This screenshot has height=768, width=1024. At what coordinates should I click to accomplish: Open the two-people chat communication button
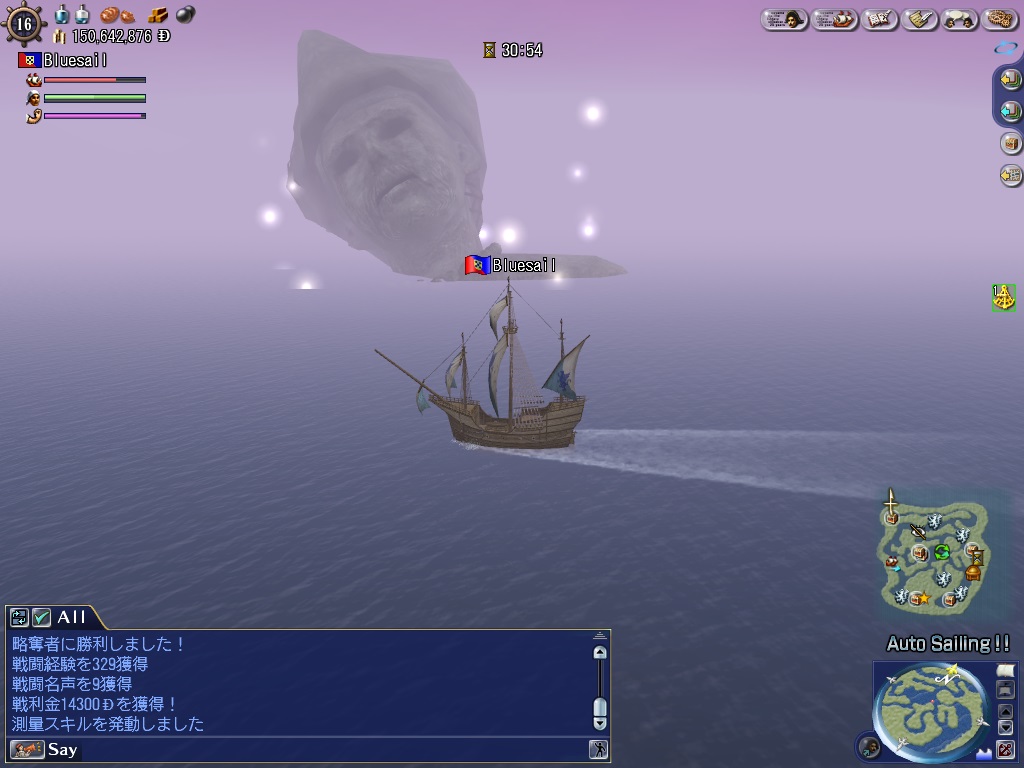tap(960, 19)
